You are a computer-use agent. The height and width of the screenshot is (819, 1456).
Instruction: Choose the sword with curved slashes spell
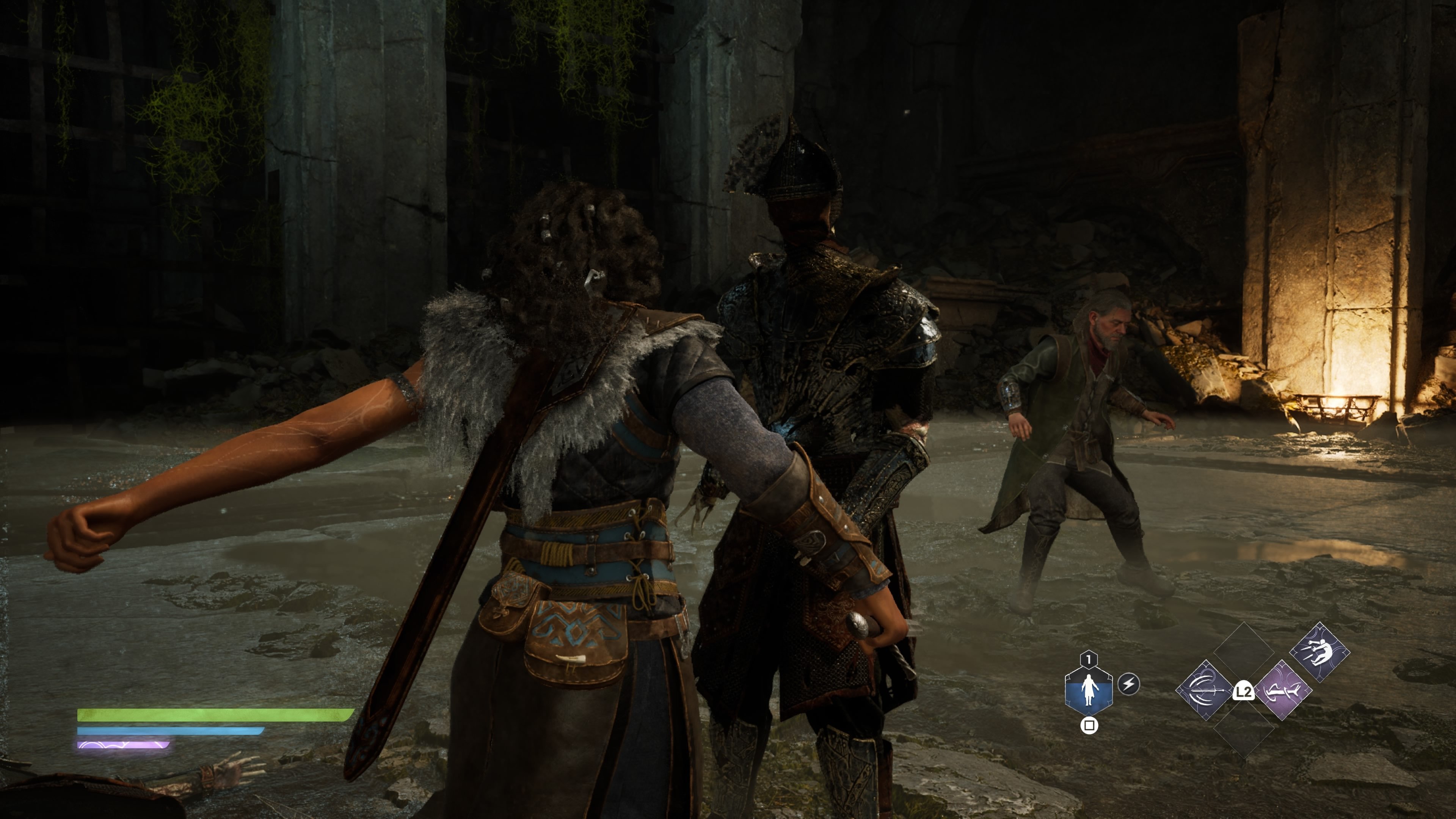(1205, 690)
